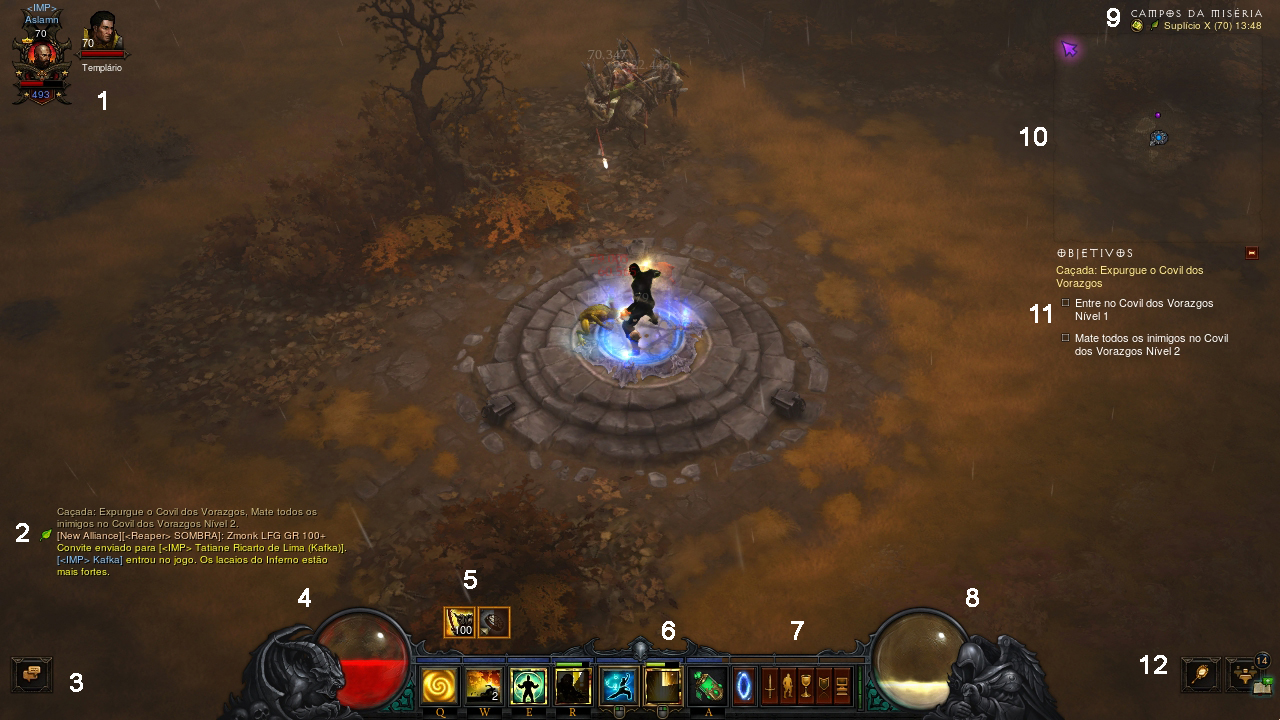Open the achievements chalice button

point(806,686)
